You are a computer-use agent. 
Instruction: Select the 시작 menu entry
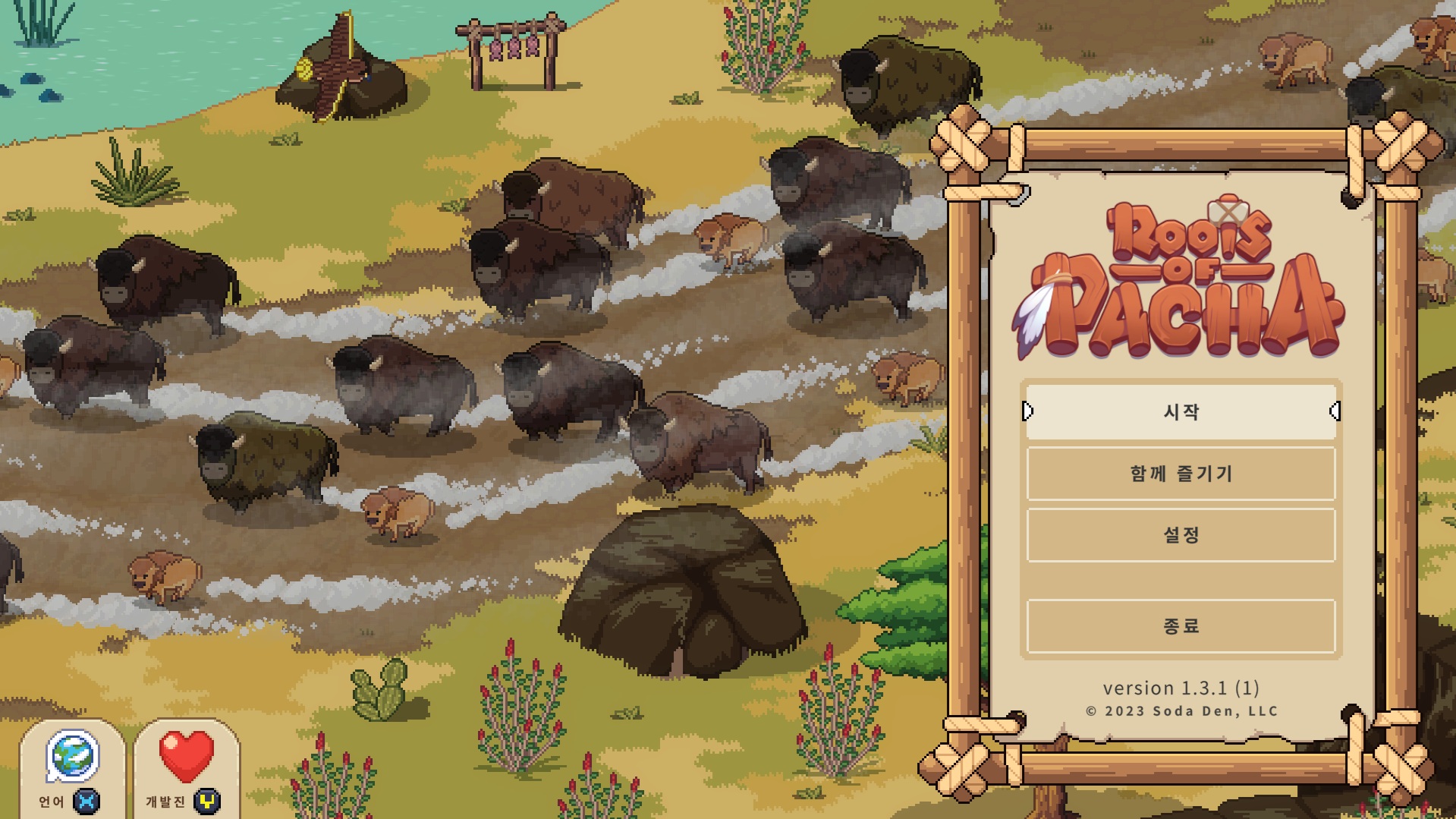(x=1181, y=411)
